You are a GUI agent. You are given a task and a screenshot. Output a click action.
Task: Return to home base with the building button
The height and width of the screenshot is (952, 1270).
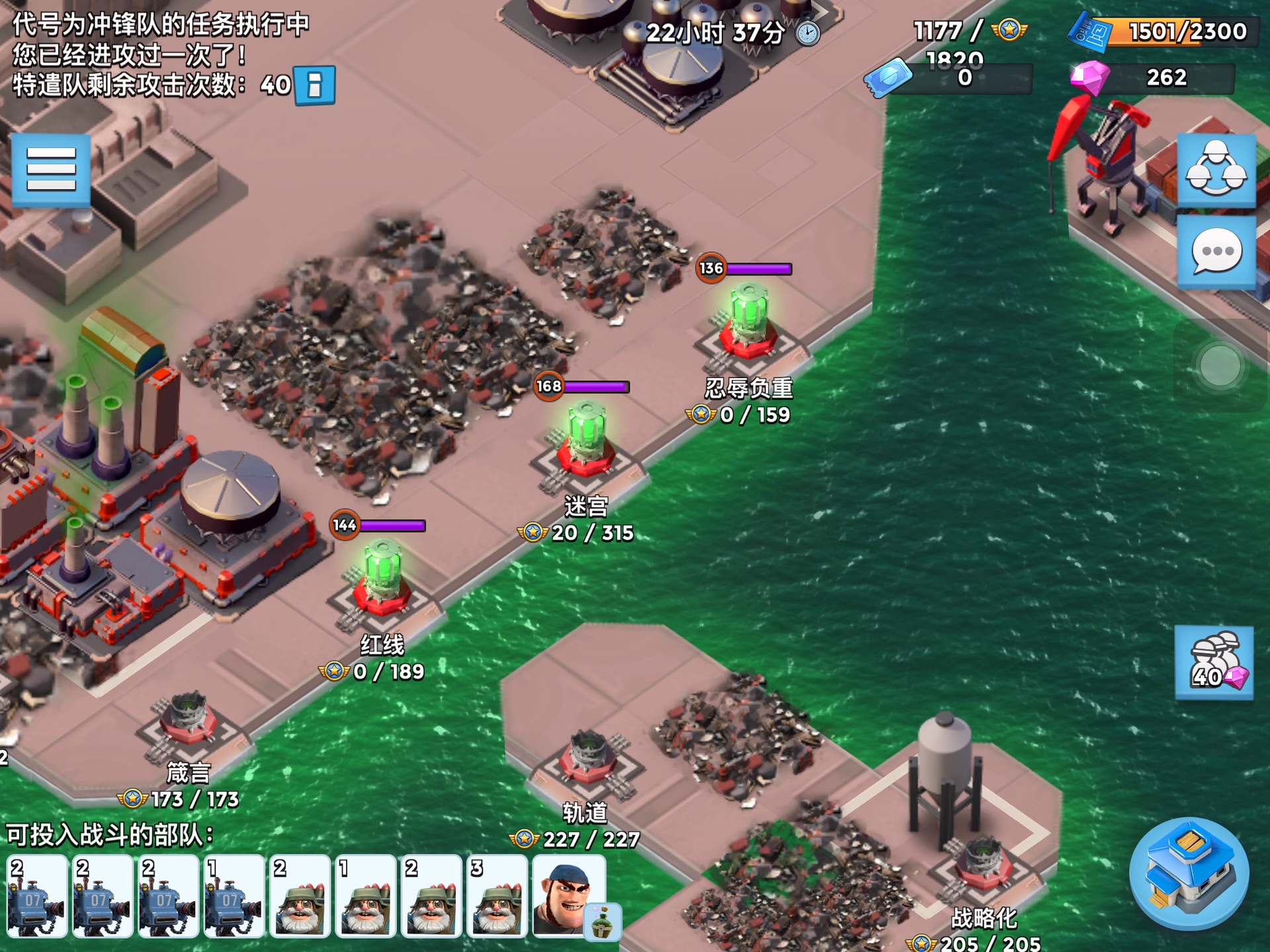(1189, 874)
